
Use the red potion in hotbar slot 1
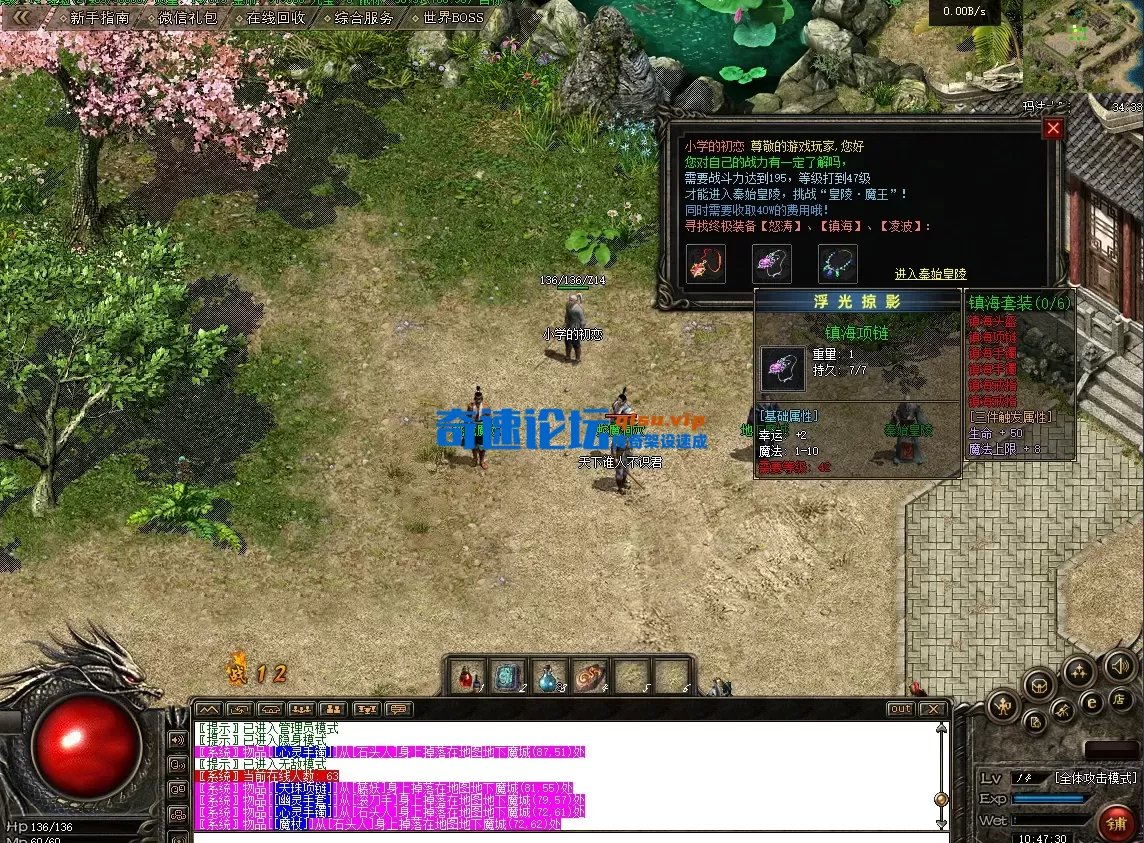pos(467,677)
